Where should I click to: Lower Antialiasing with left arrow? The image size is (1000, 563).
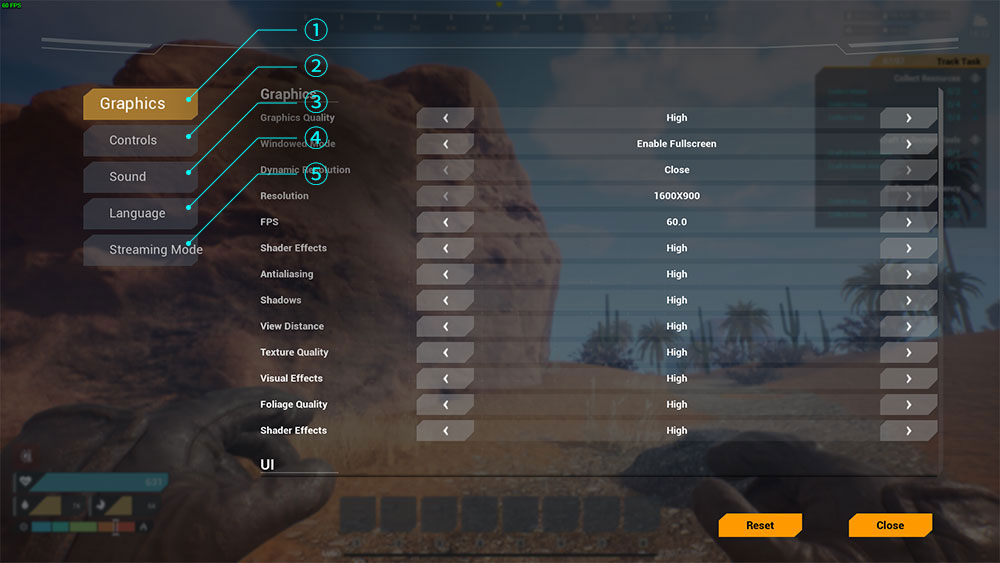point(445,274)
